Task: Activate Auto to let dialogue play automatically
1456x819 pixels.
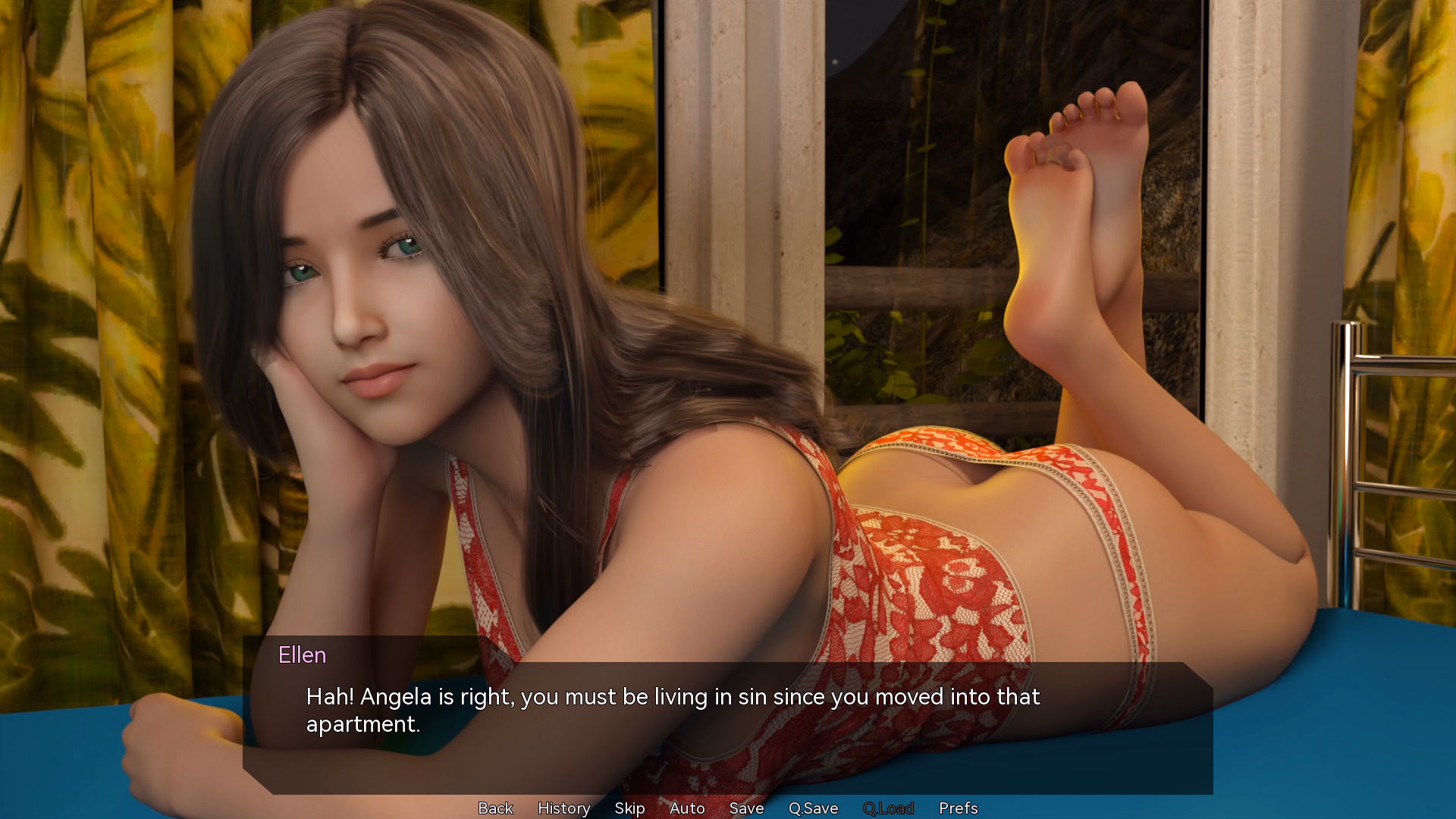Action: click(x=687, y=808)
